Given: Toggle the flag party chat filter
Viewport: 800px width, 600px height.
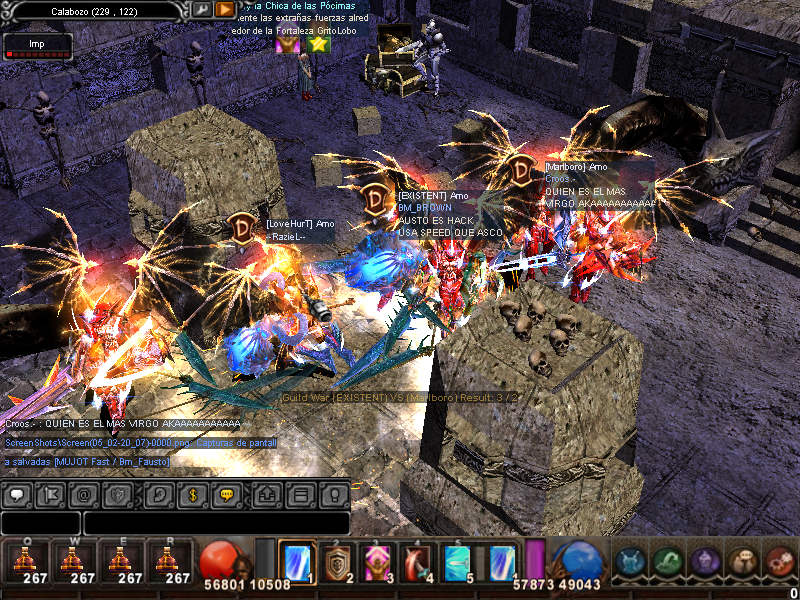Looking at the screenshot, I should 50,494.
